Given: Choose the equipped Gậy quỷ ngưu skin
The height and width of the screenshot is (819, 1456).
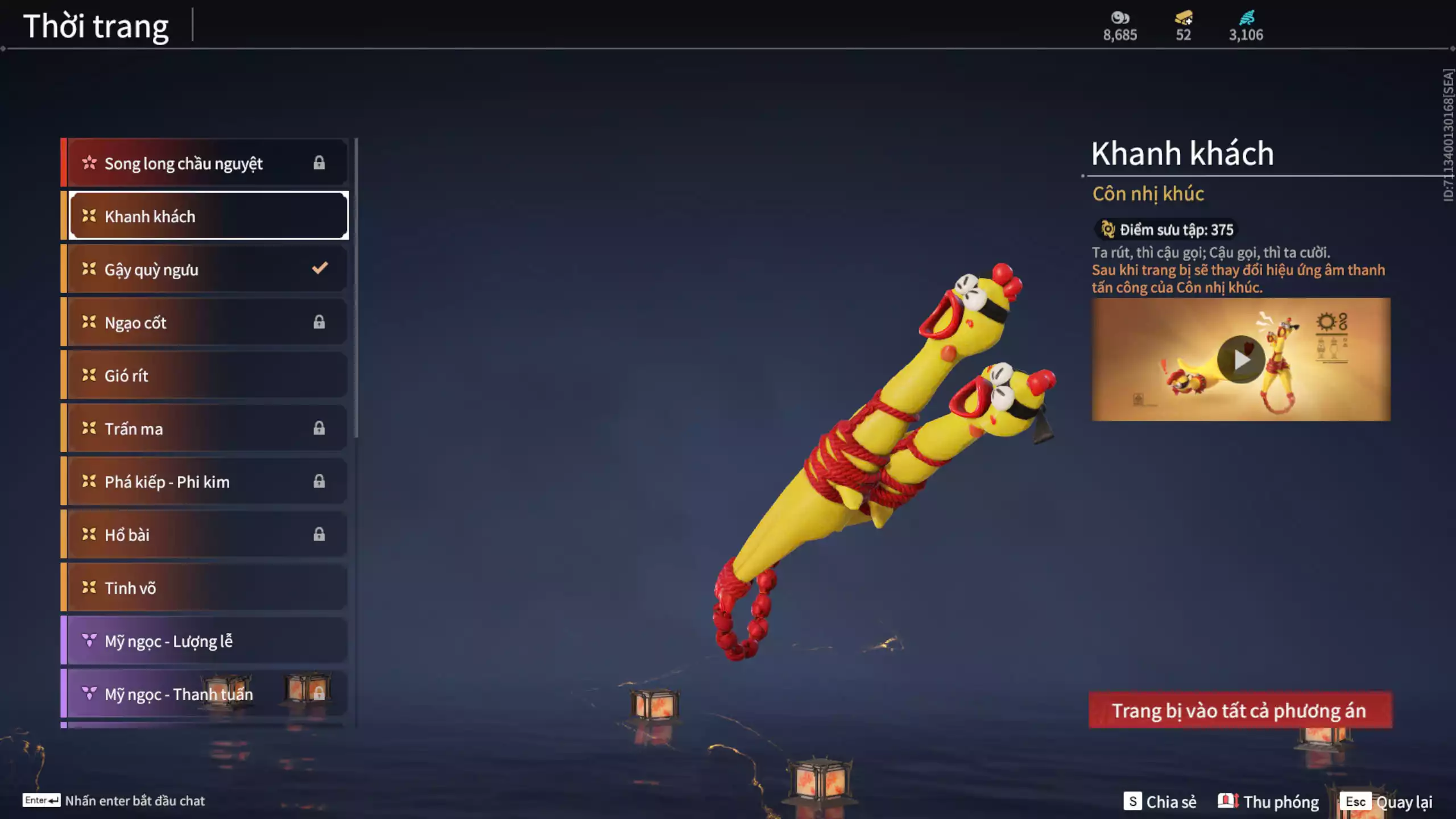Looking at the screenshot, I should [205, 269].
